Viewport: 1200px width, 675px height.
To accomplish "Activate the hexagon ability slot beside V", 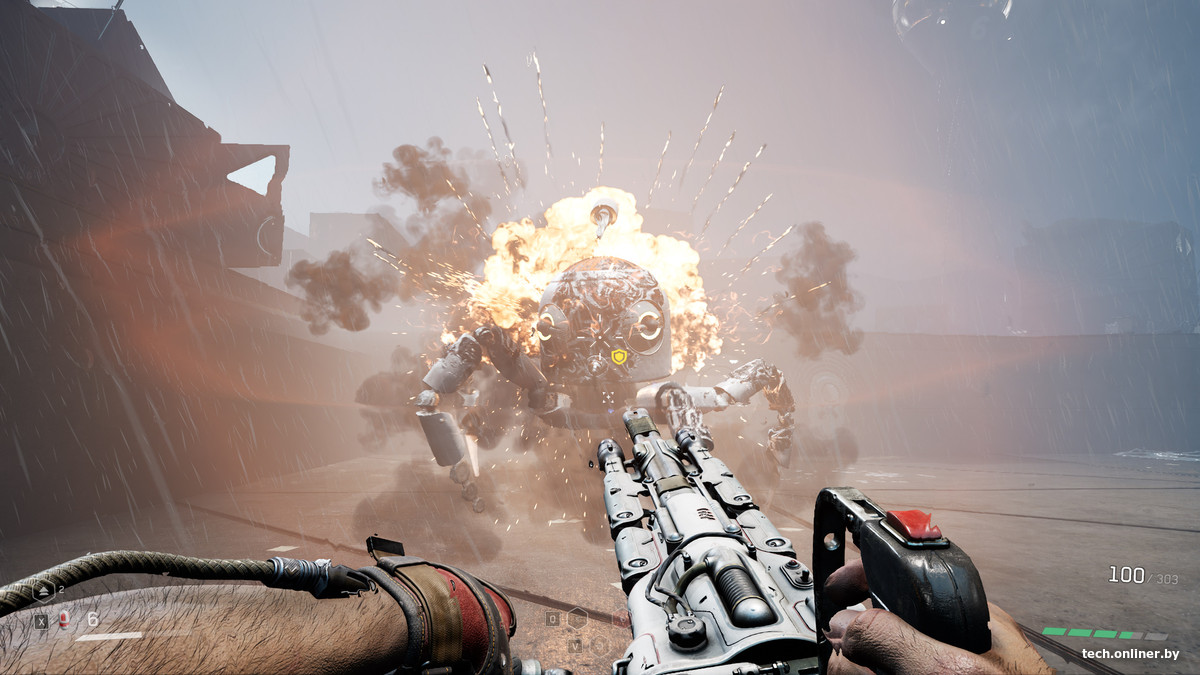I will [598, 645].
